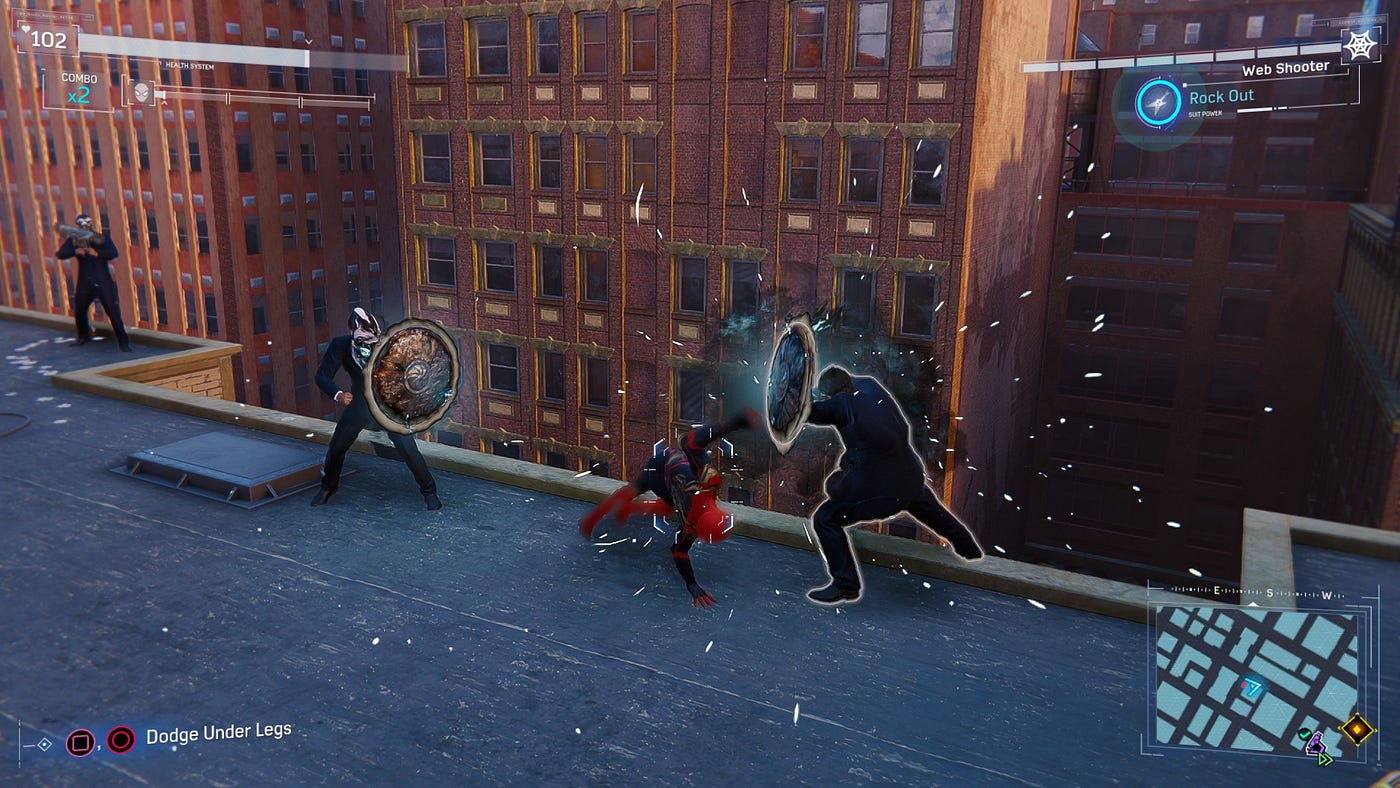Click the Spider-Man mask focus icon

(141, 92)
